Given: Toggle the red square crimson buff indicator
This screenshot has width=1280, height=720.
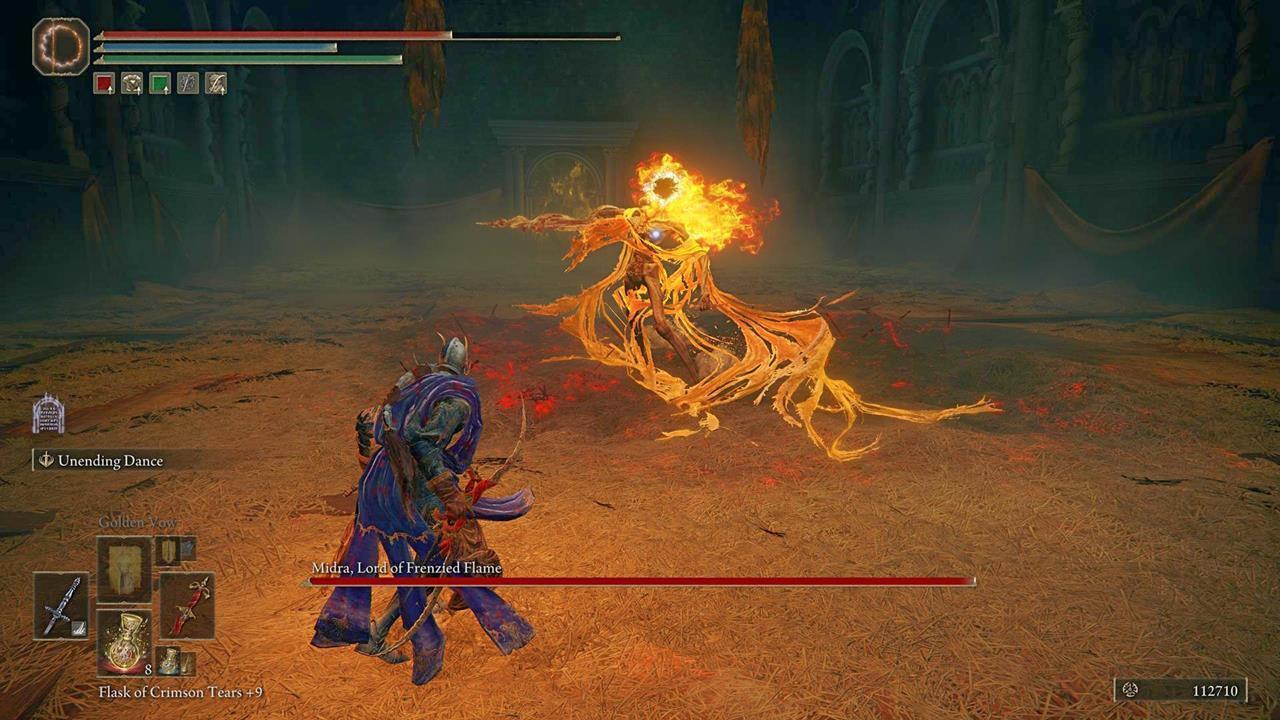Looking at the screenshot, I should tap(105, 83).
